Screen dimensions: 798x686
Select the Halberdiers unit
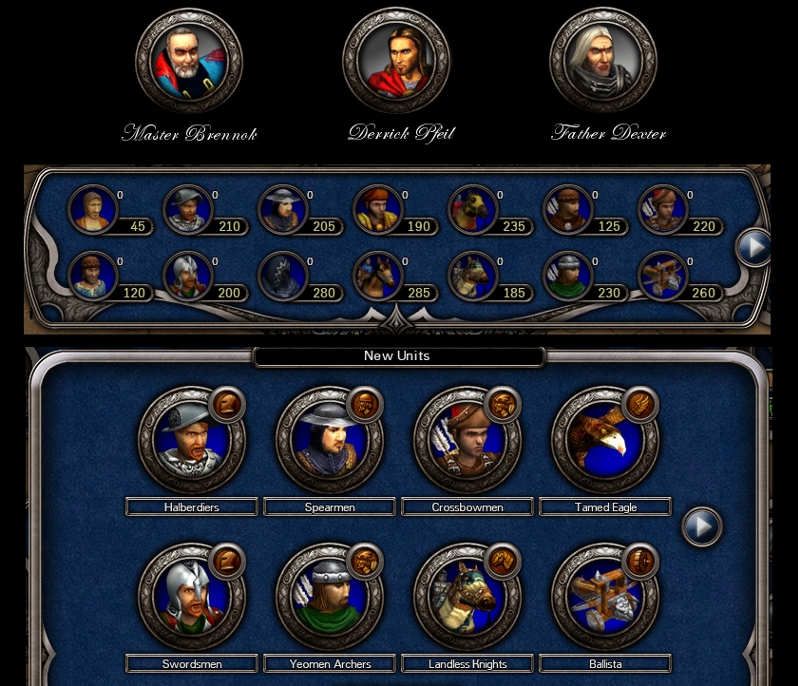(x=192, y=440)
